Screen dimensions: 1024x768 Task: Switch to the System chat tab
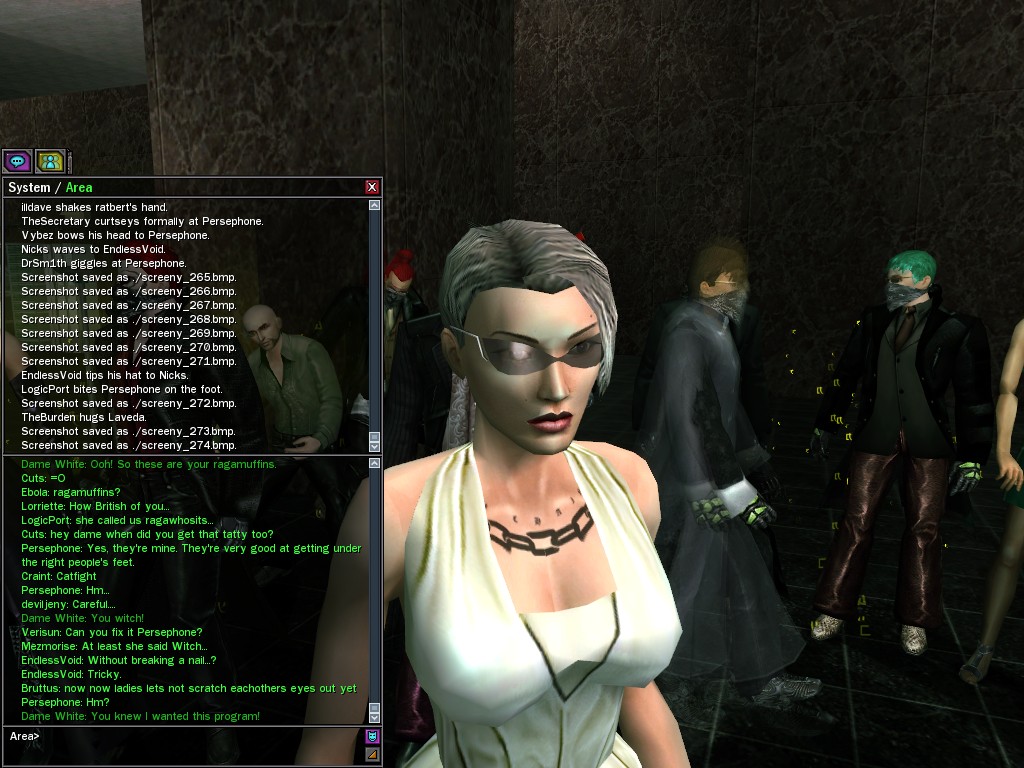tap(29, 187)
